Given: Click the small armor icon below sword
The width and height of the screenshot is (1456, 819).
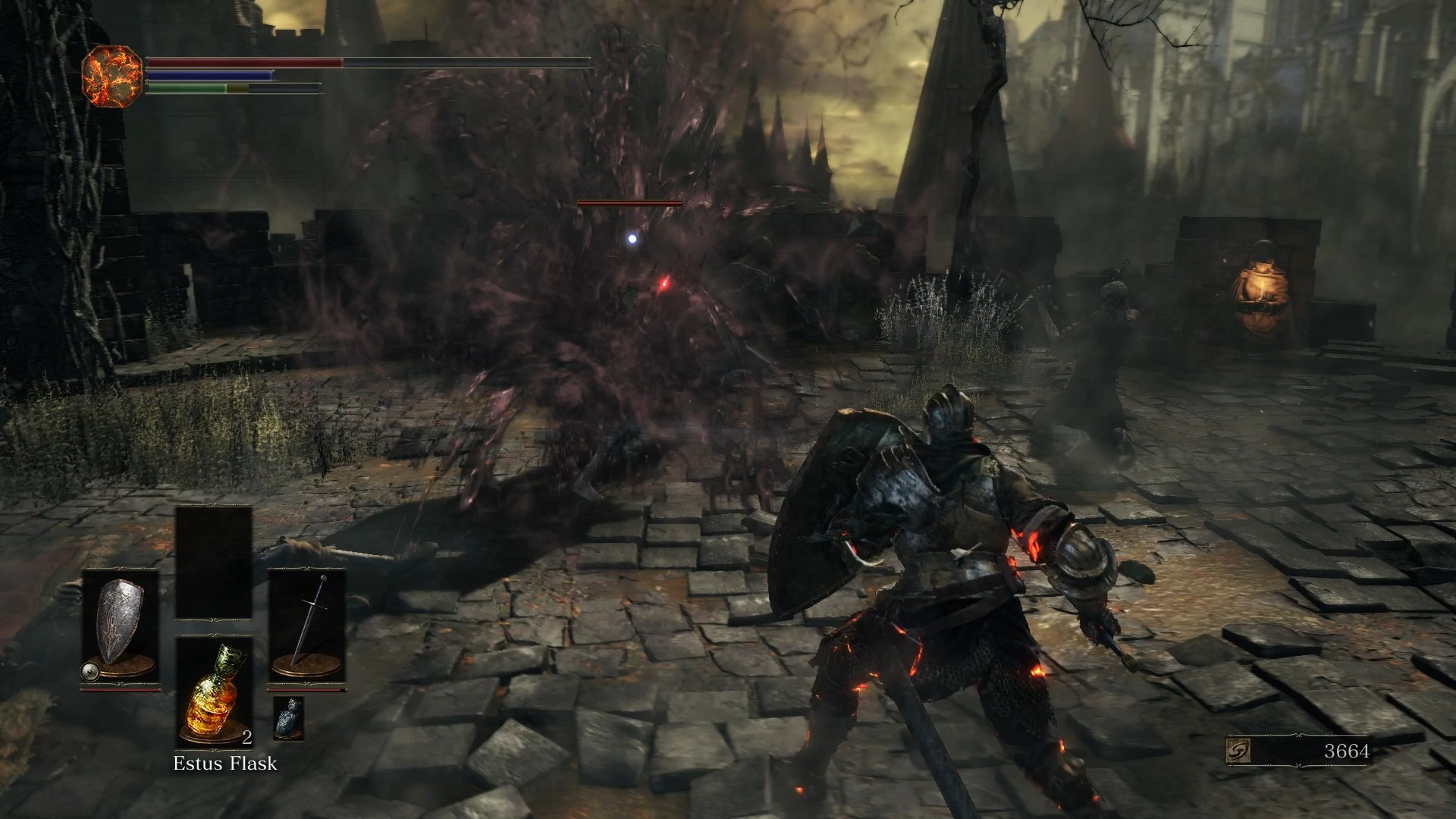Looking at the screenshot, I should [x=287, y=717].
